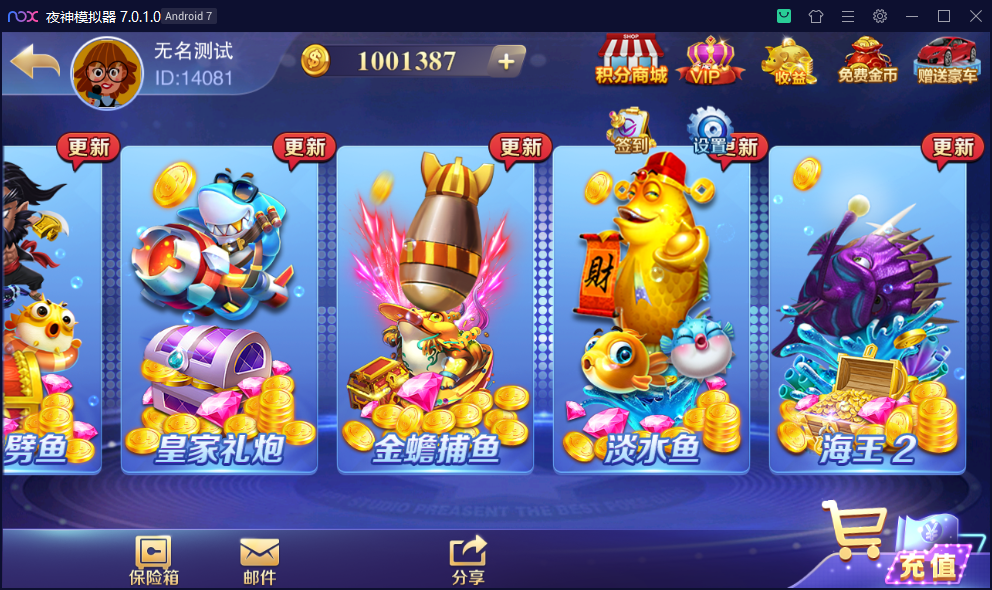Add coins with the plus button

pyautogui.click(x=506, y=61)
